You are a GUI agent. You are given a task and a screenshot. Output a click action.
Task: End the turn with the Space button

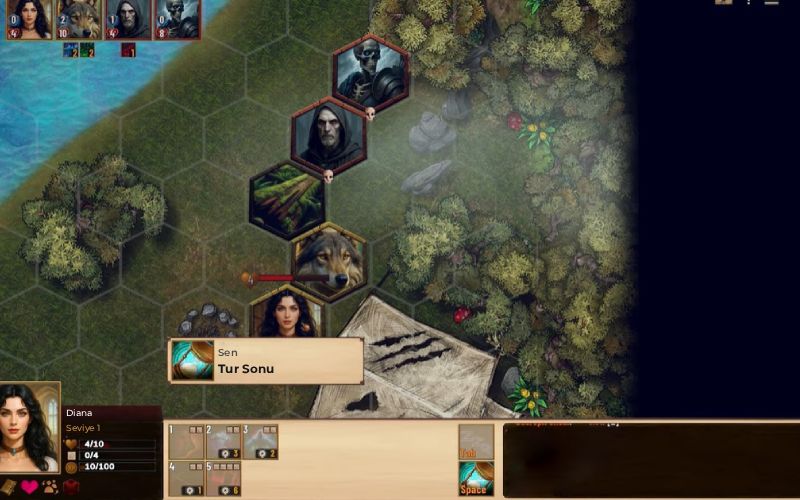click(476, 478)
